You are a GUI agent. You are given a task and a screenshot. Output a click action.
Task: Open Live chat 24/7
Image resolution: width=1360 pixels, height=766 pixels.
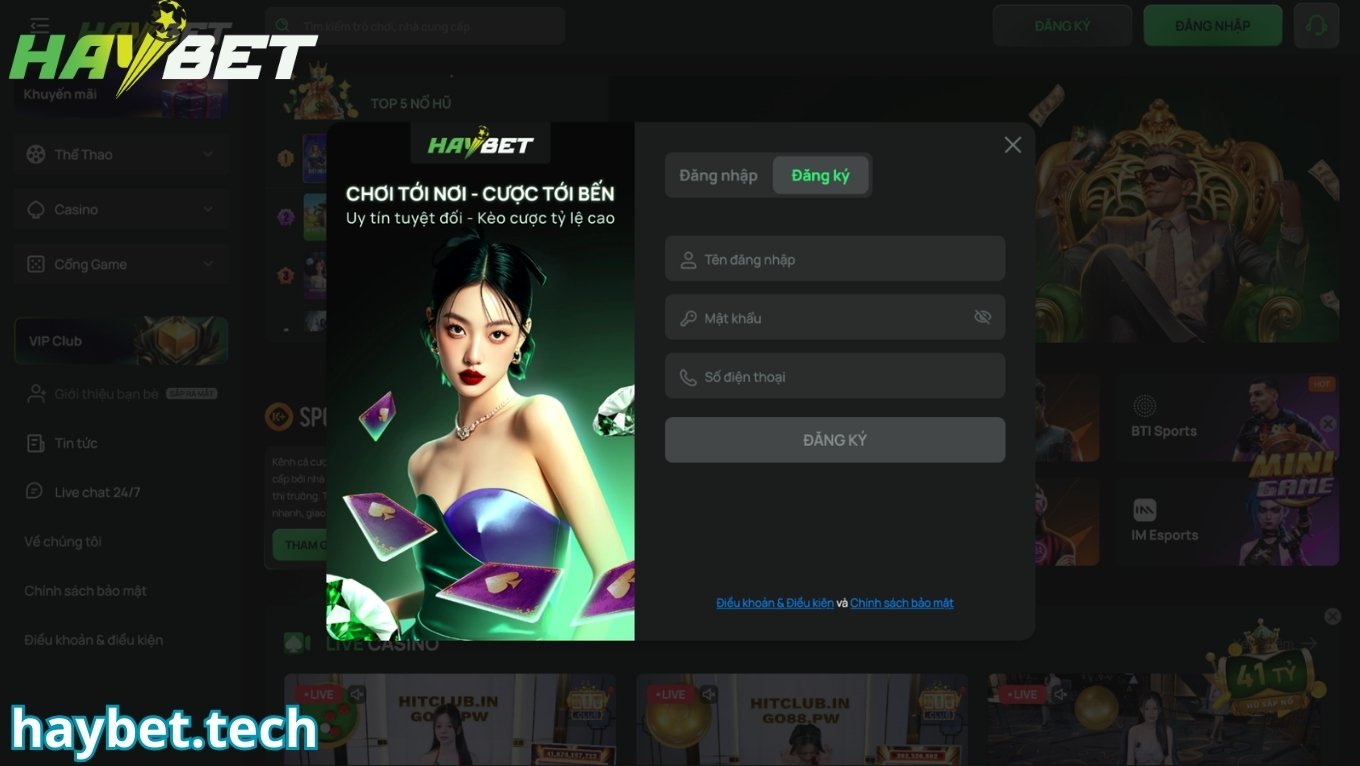[x=97, y=492]
